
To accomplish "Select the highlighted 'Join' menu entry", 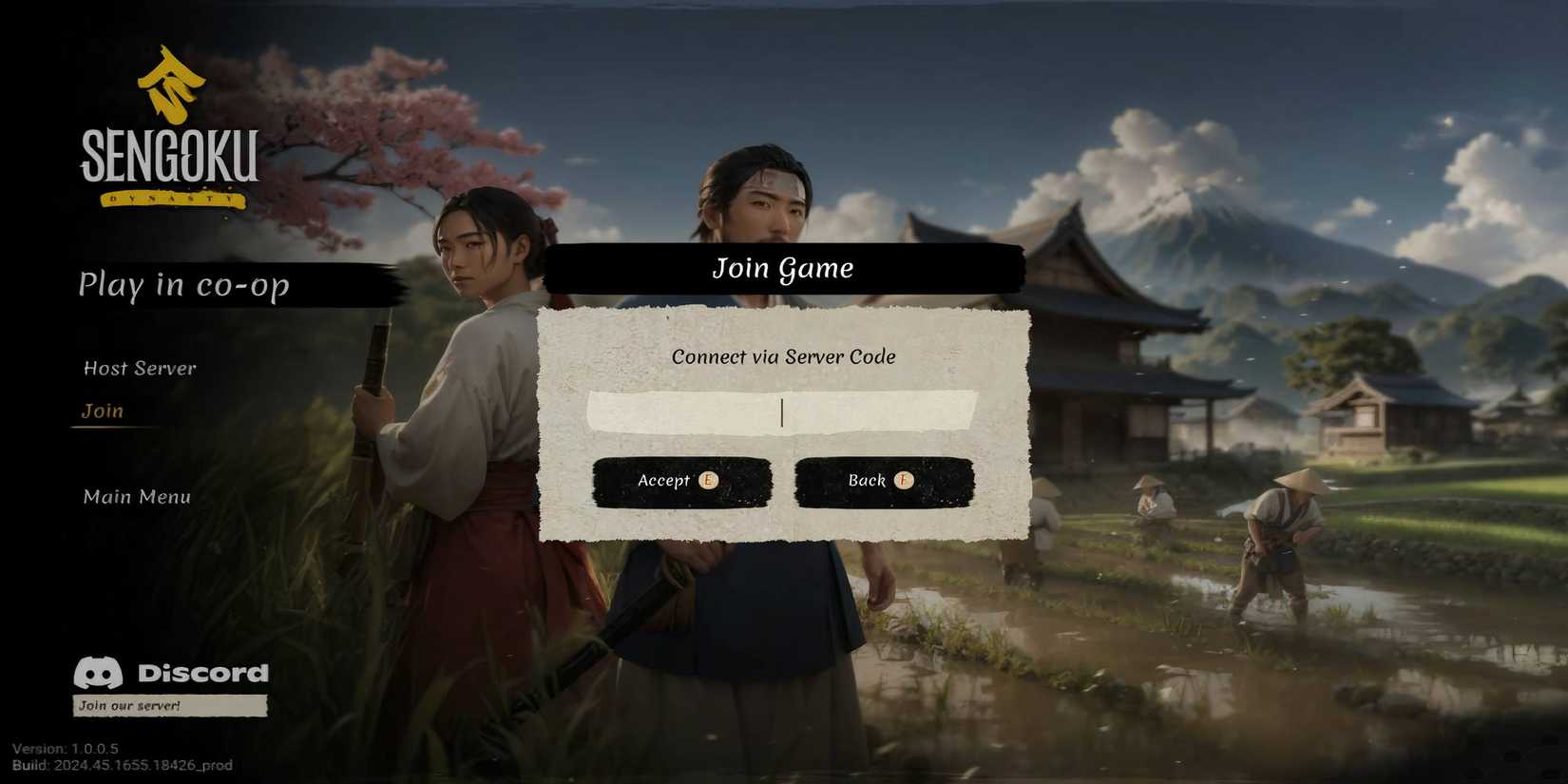I will pos(102,411).
